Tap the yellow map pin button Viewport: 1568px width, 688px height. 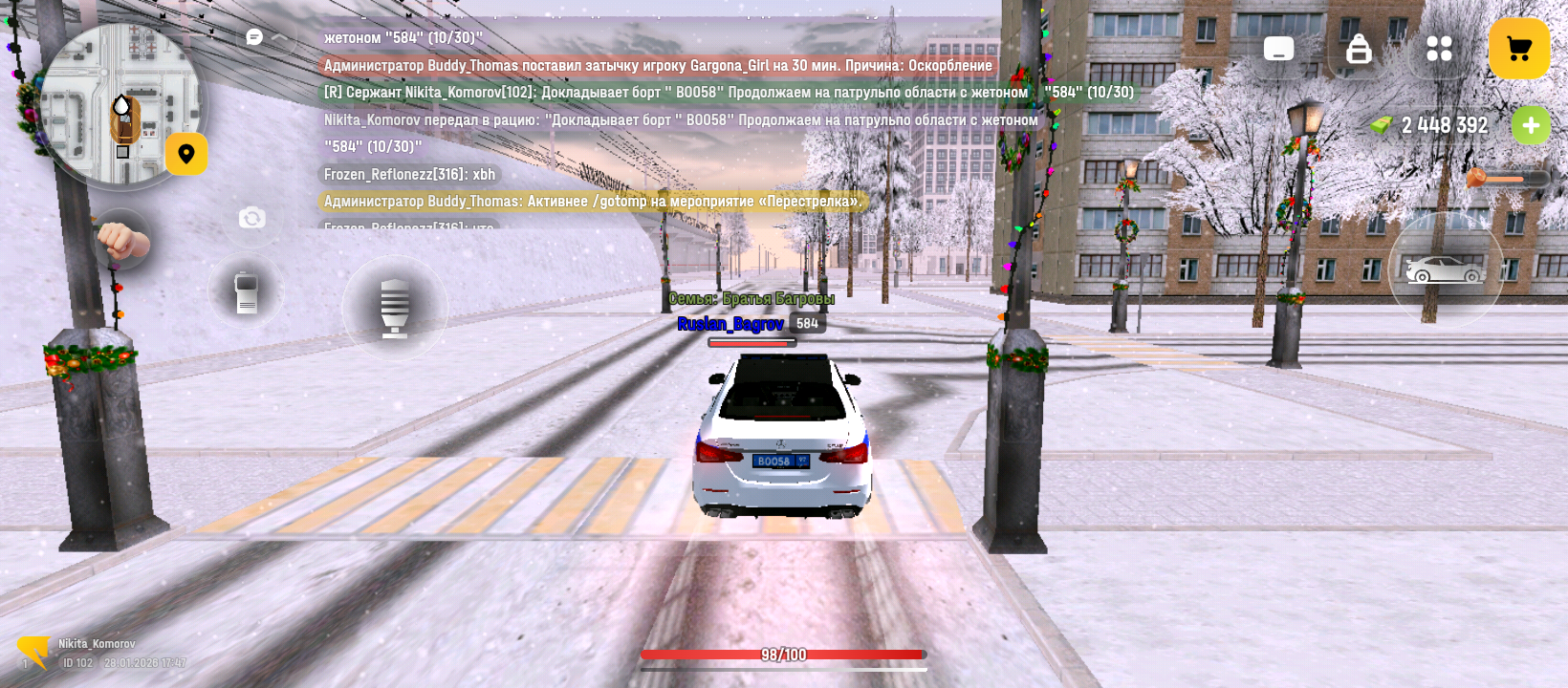tap(186, 154)
